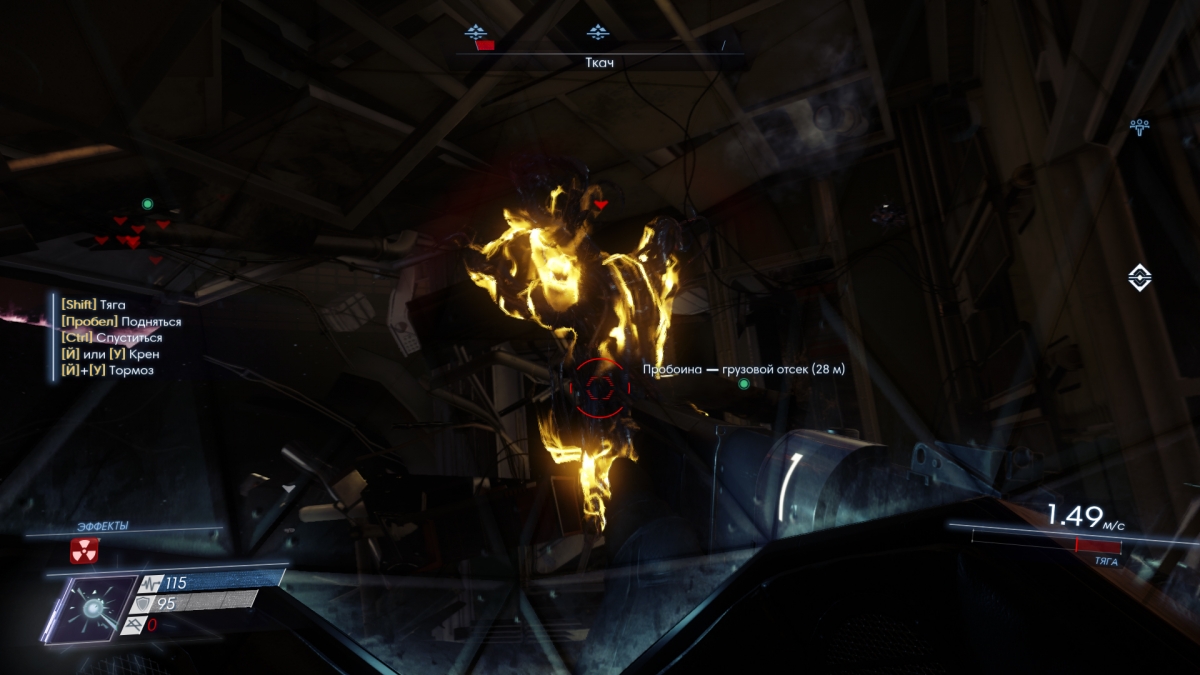Click the blue people icon
Image resolution: width=1200 pixels, height=675 pixels.
point(1139,127)
